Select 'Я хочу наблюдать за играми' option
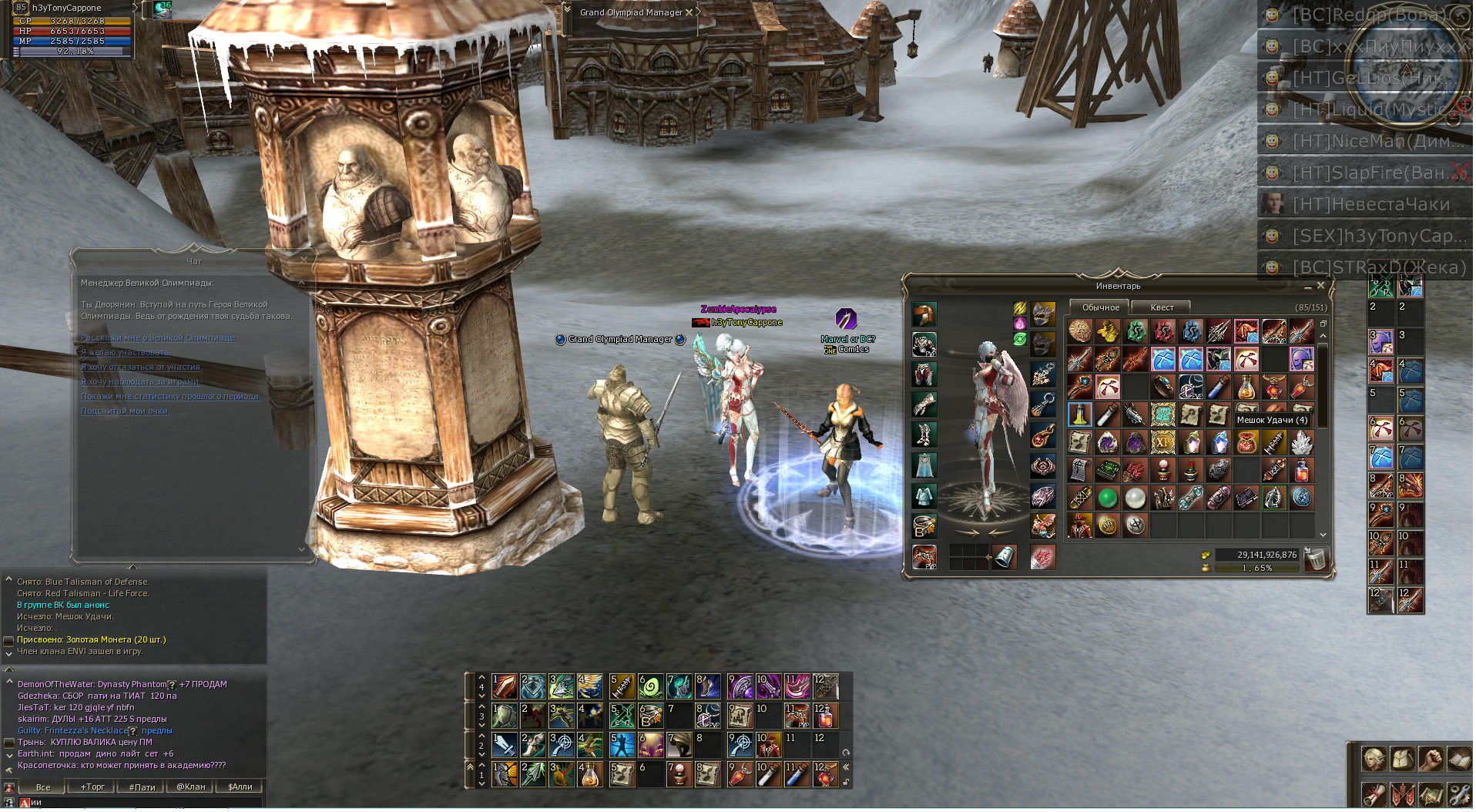The height and width of the screenshot is (812, 1476). 140,381
